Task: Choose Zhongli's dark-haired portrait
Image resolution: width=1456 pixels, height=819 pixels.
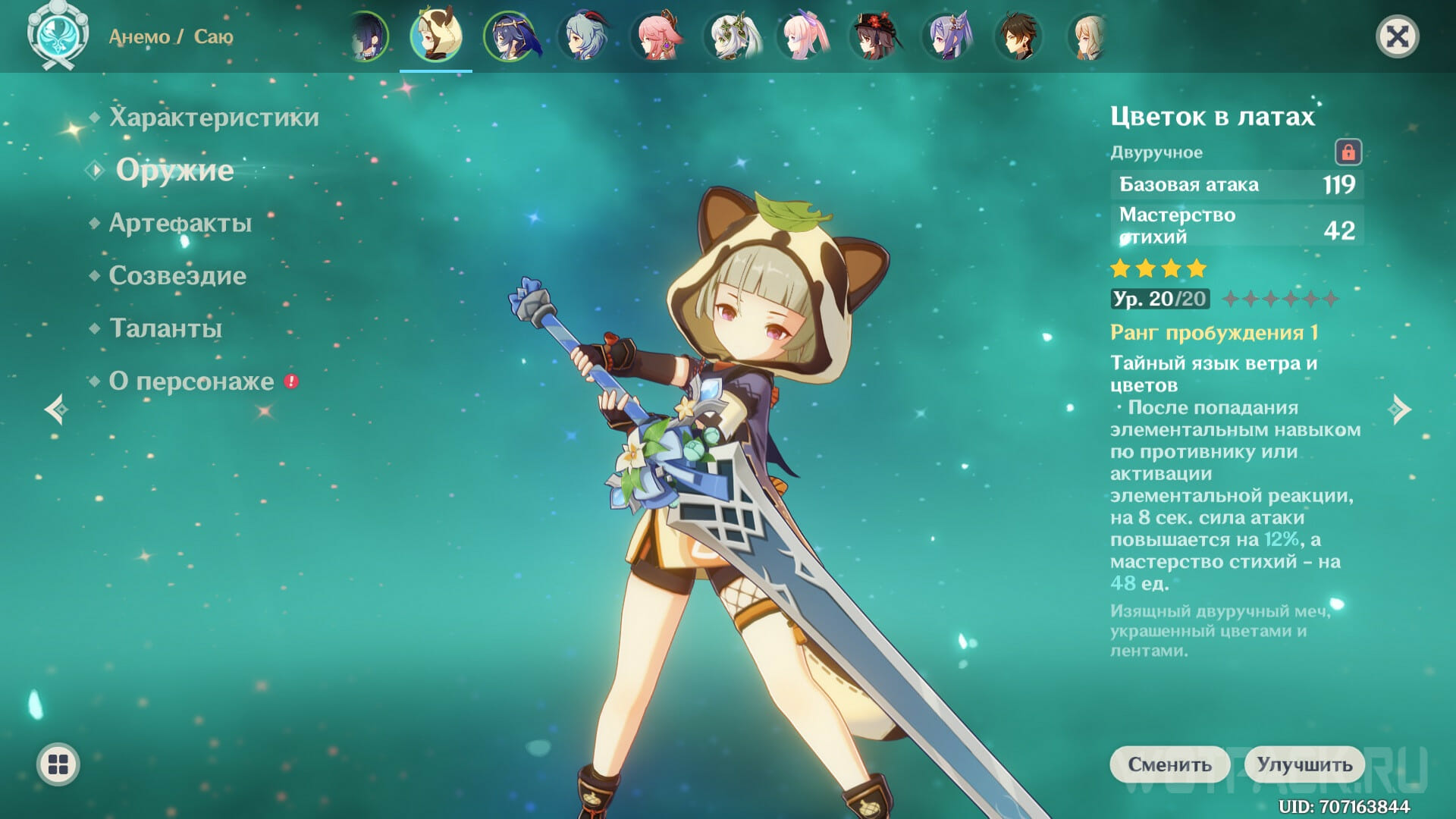Action: [1018, 36]
